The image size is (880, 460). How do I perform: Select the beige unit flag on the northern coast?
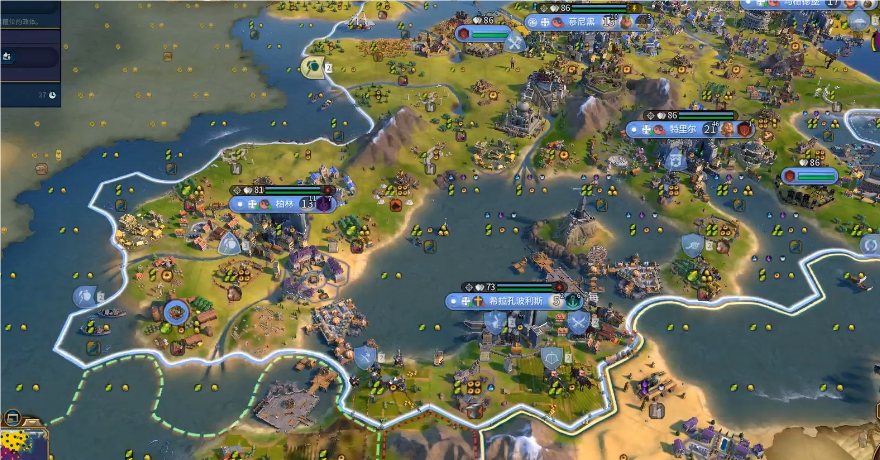(313, 67)
